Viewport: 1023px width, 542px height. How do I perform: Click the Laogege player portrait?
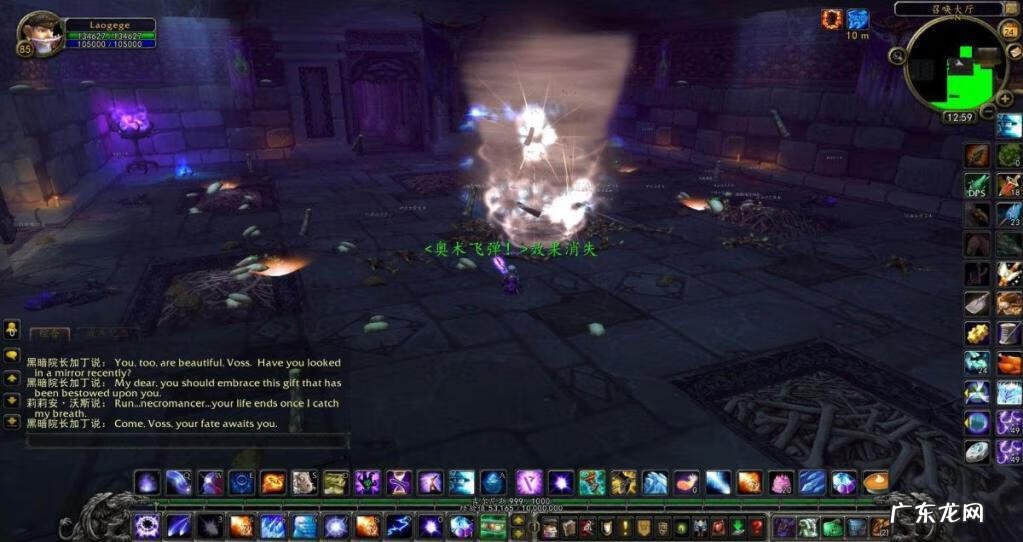click(x=40, y=33)
